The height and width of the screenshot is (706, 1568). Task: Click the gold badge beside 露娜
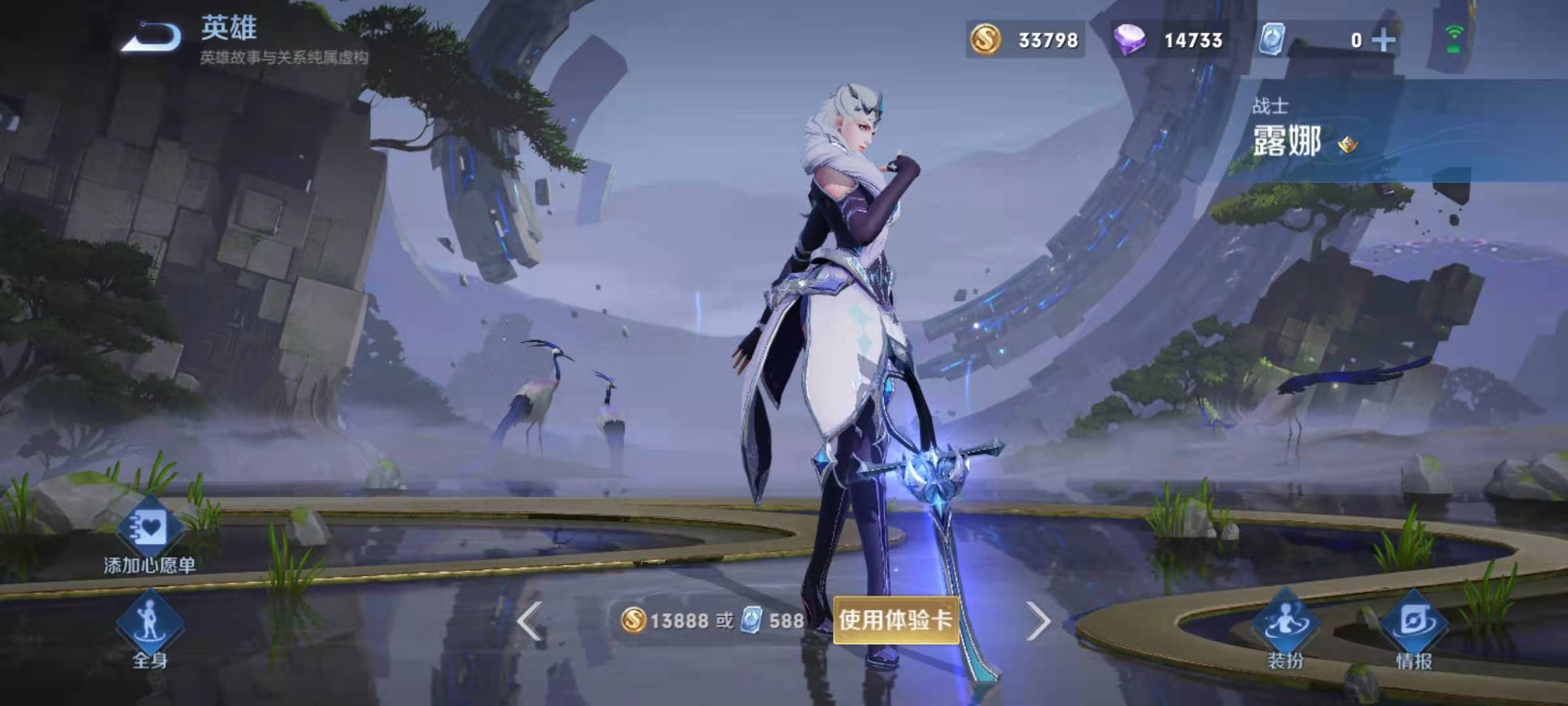point(1347,144)
